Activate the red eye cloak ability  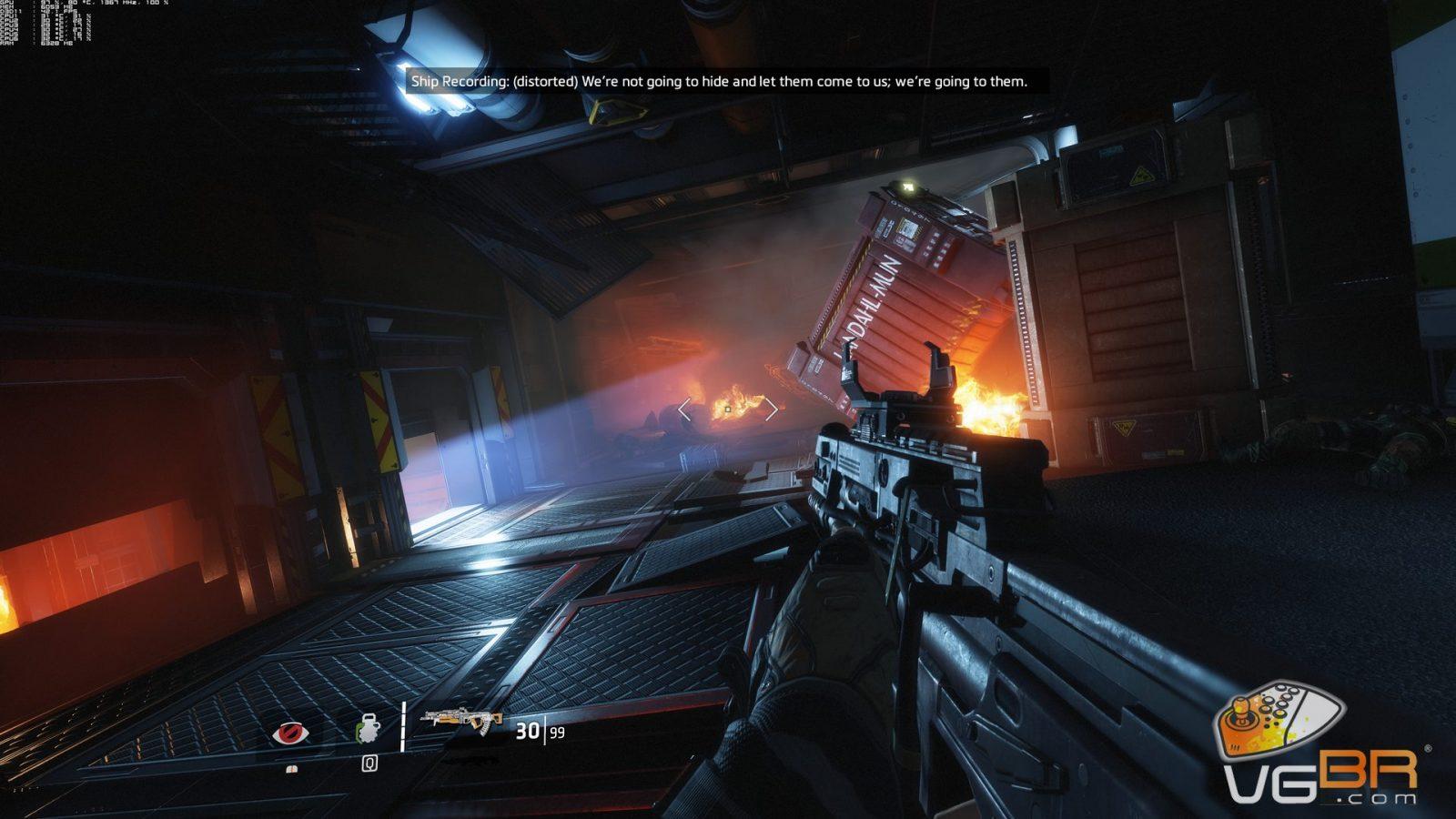pos(290,732)
